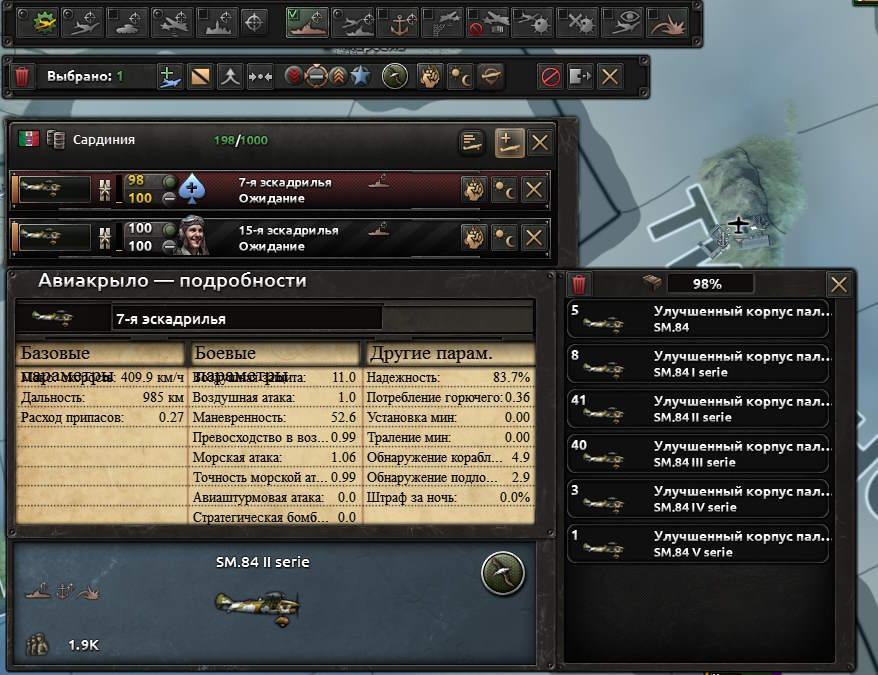The height and width of the screenshot is (675, 878).
Task: Choose the SM.84 II serie equipment entry
Action: coord(698,409)
